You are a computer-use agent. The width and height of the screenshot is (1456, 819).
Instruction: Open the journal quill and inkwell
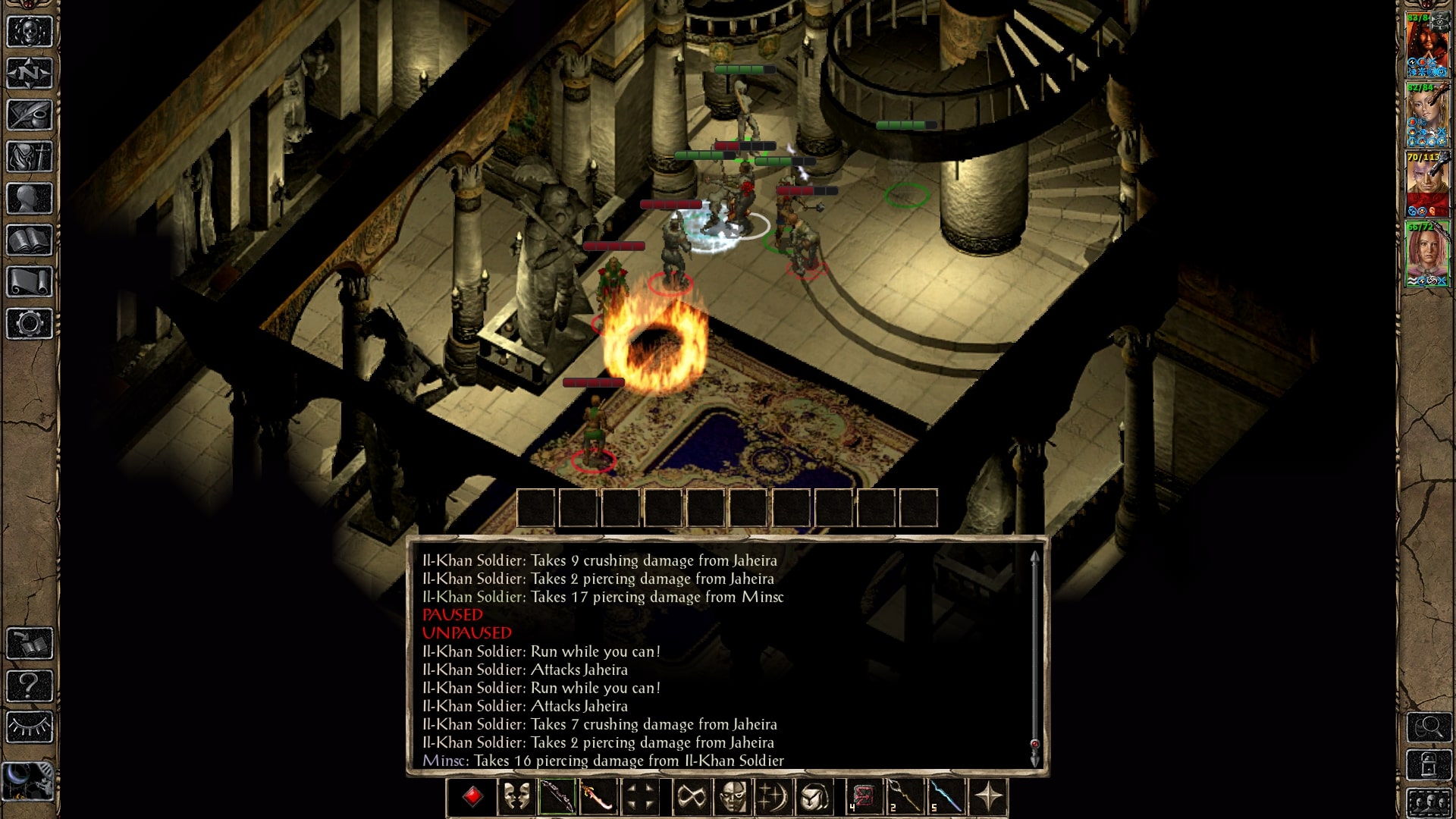coord(30,115)
